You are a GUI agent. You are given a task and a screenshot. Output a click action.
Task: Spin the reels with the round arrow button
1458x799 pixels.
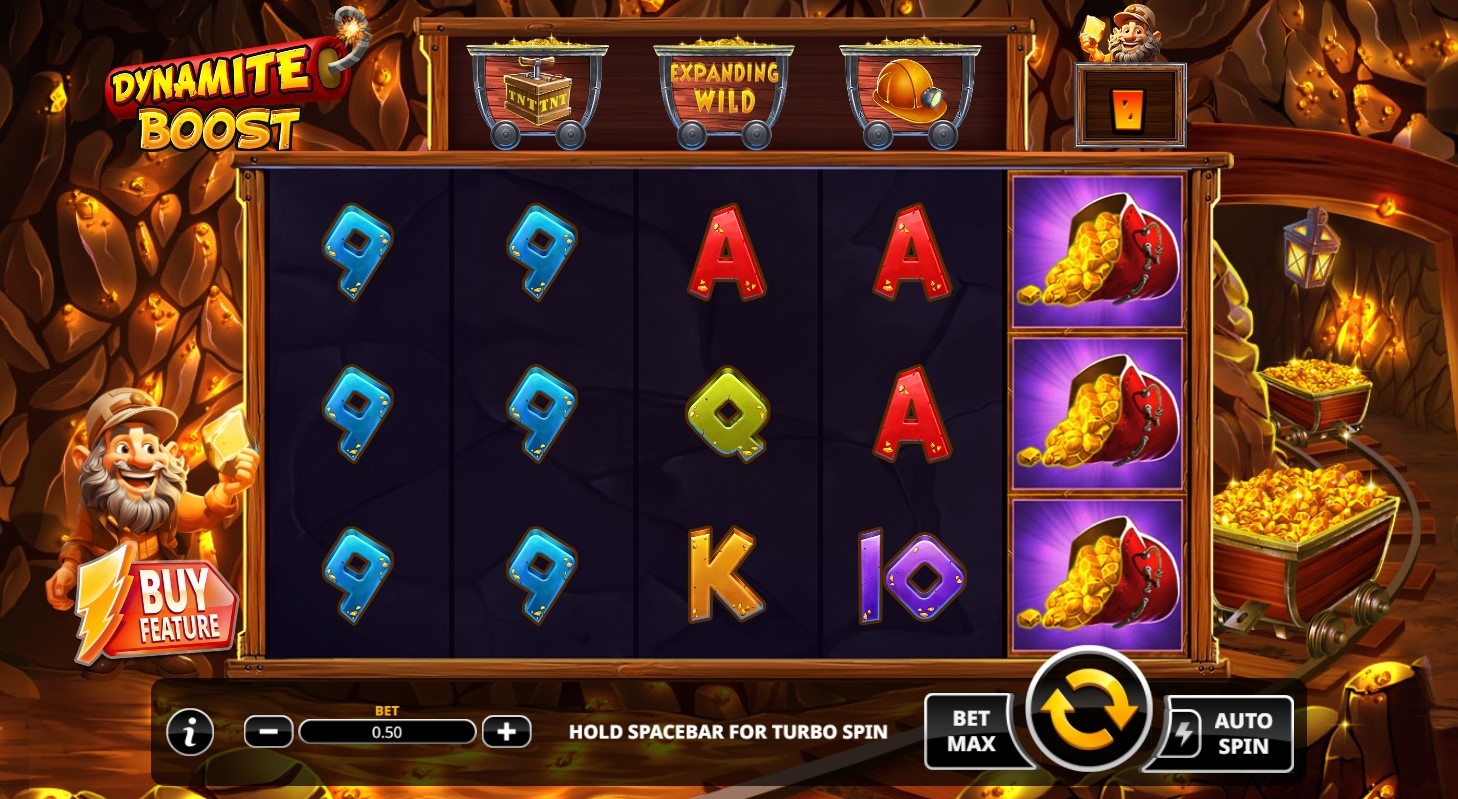tap(1089, 713)
